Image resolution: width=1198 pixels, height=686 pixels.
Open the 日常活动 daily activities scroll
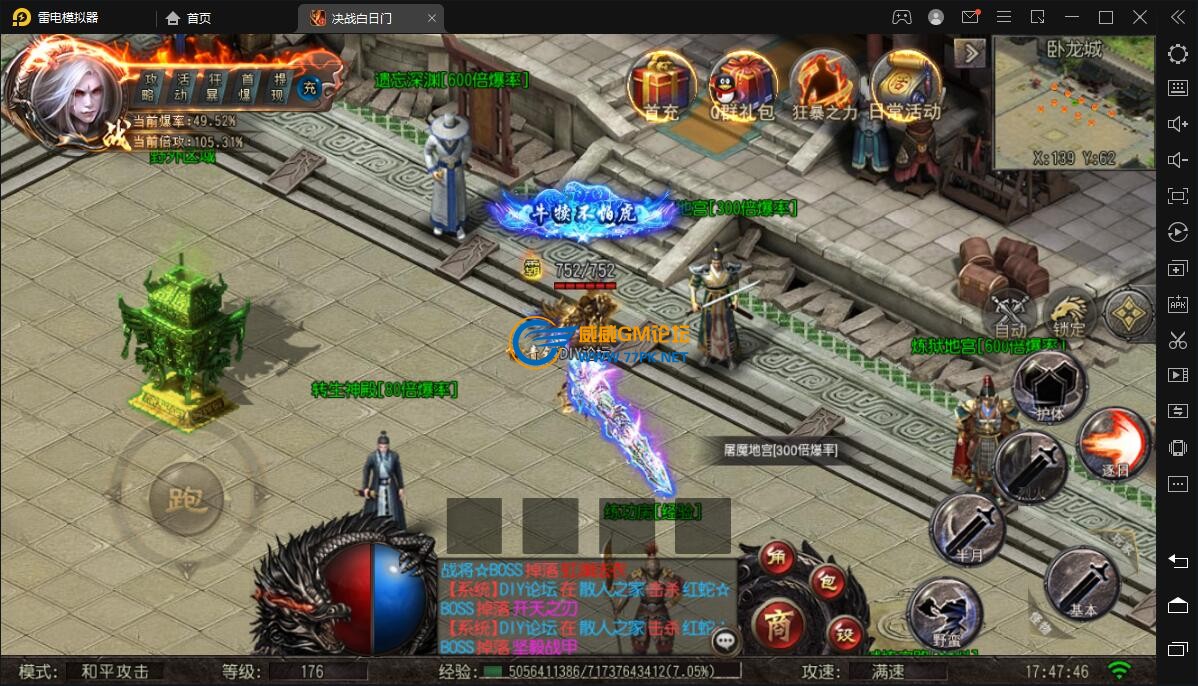coord(904,83)
